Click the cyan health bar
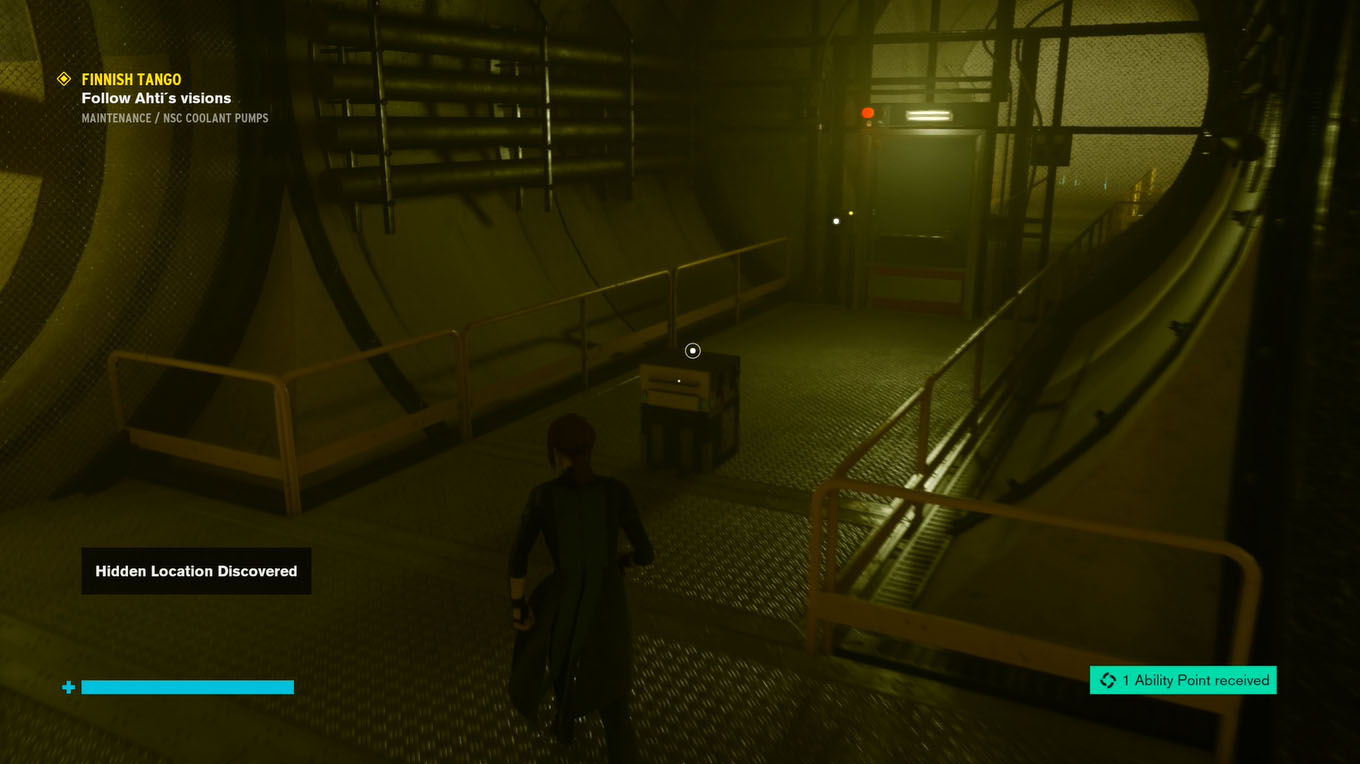Screen dimensions: 1360x764 [x=188, y=687]
